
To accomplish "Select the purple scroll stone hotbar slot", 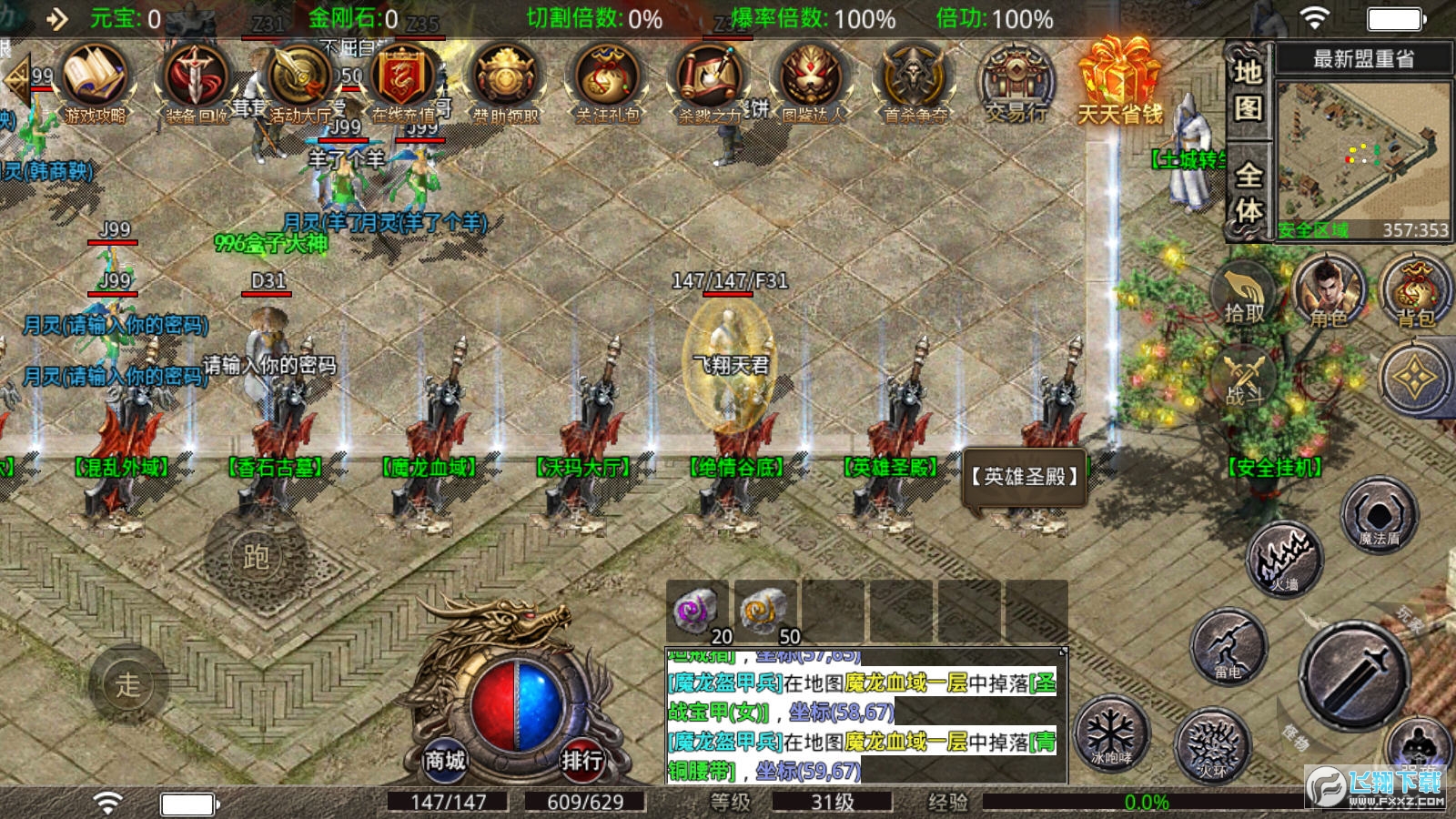I will (697, 611).
